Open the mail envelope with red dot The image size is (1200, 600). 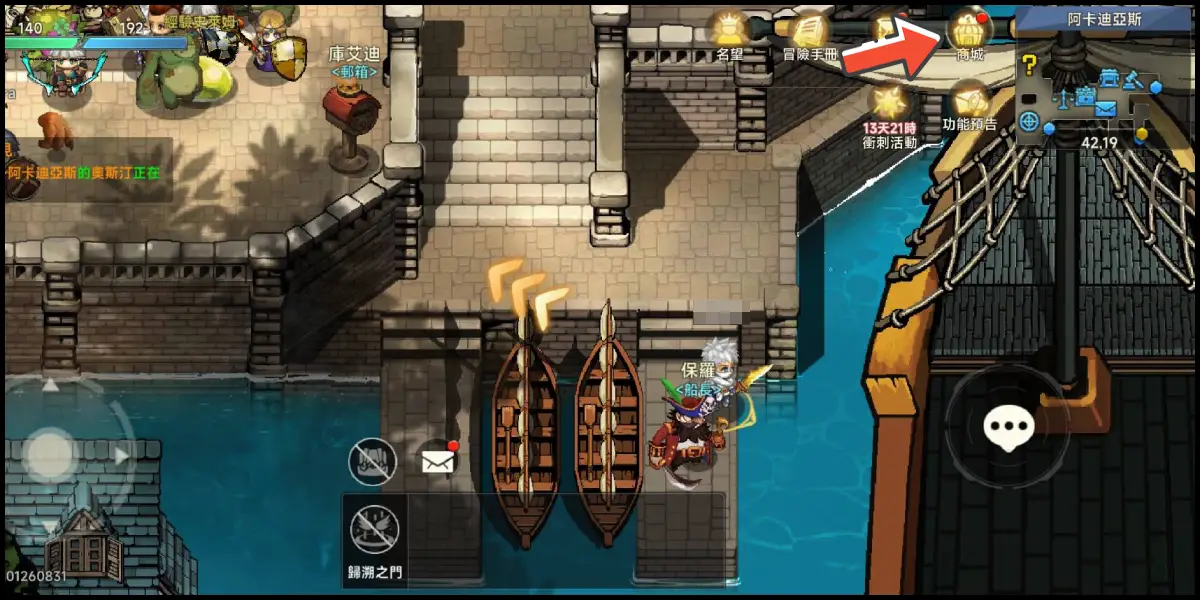[438, 461]
